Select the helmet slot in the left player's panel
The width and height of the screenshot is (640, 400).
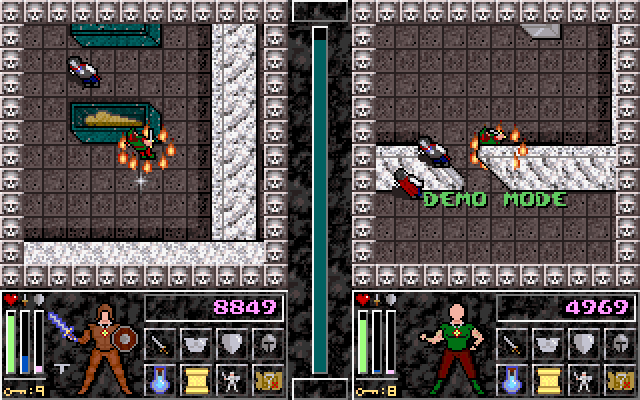[268, 345]
